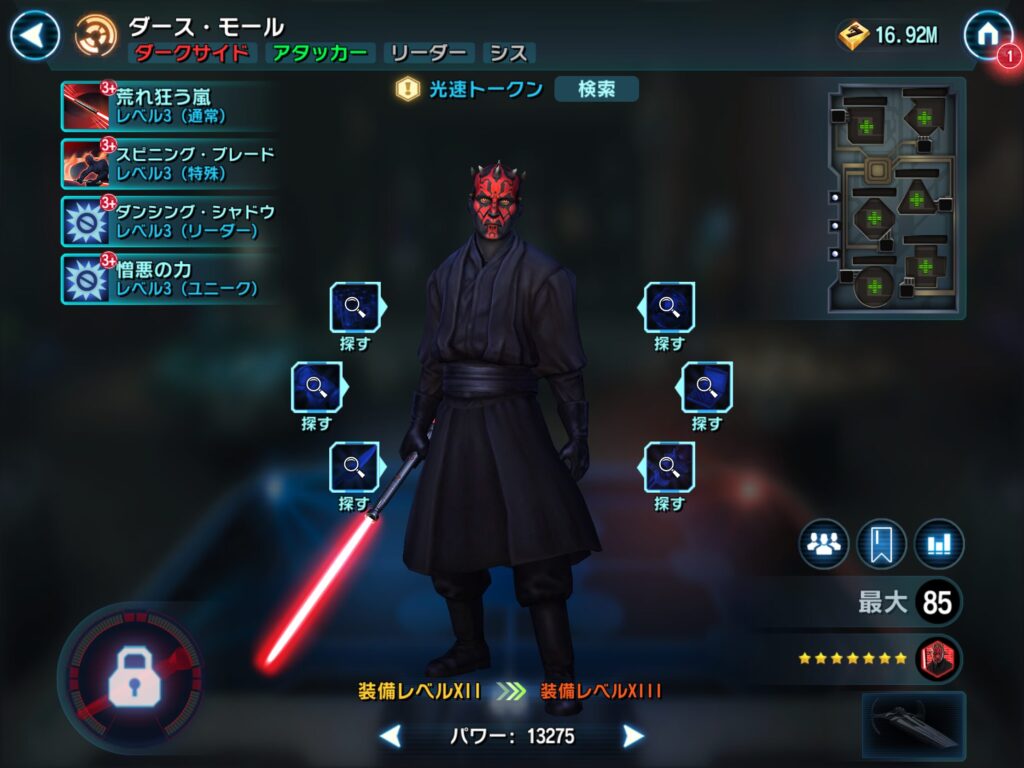
Task: Open the mod loadout panel
Action: tap(895, 199)
